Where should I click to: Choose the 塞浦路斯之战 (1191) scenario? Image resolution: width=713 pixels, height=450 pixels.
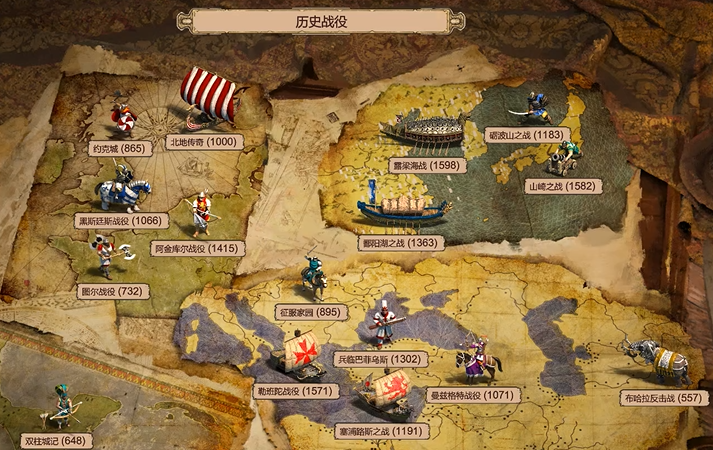383,431
